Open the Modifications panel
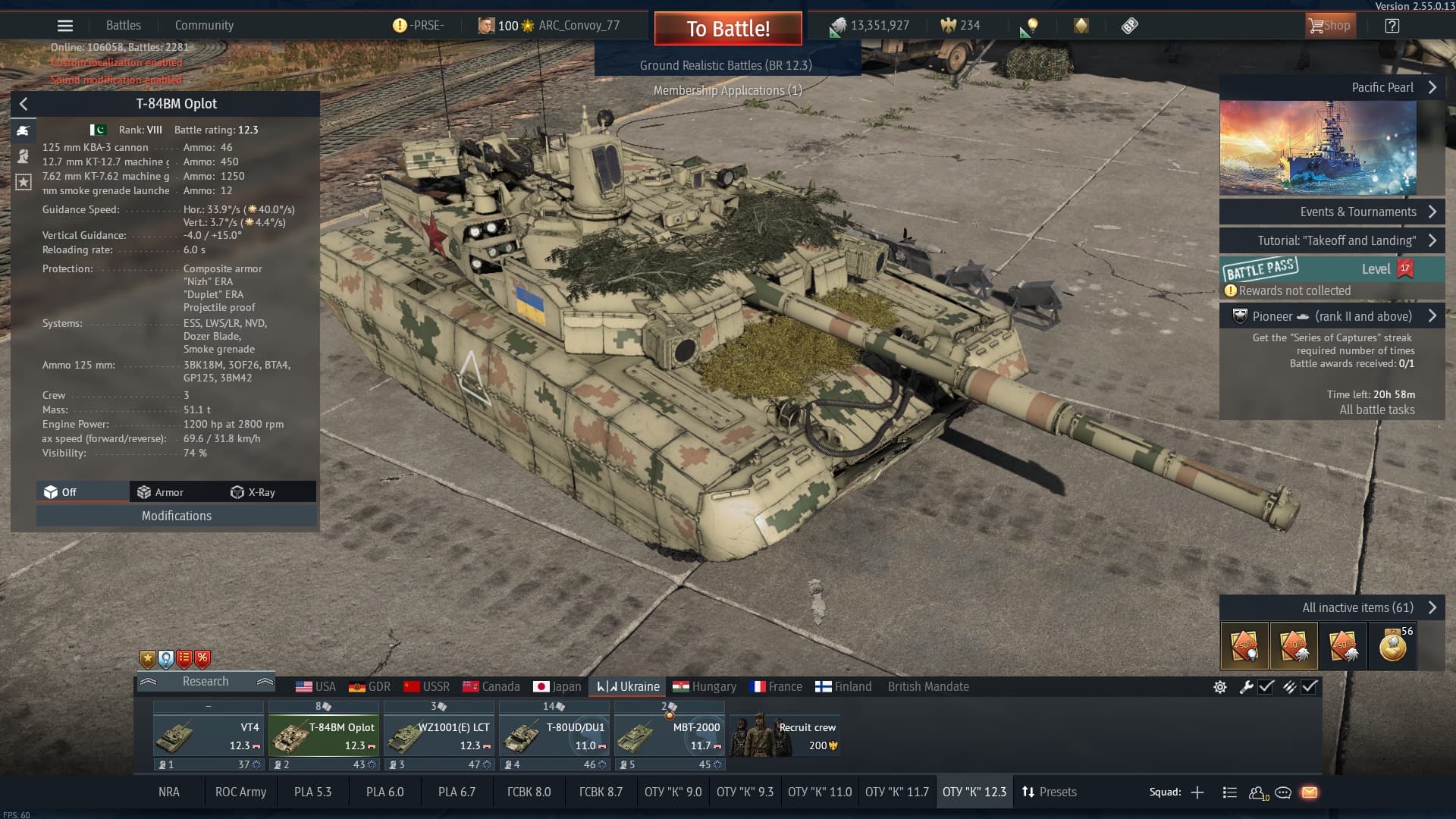The height and width of the screenshot is (819, 1456). pyautogui.click(x=176, y=516)
